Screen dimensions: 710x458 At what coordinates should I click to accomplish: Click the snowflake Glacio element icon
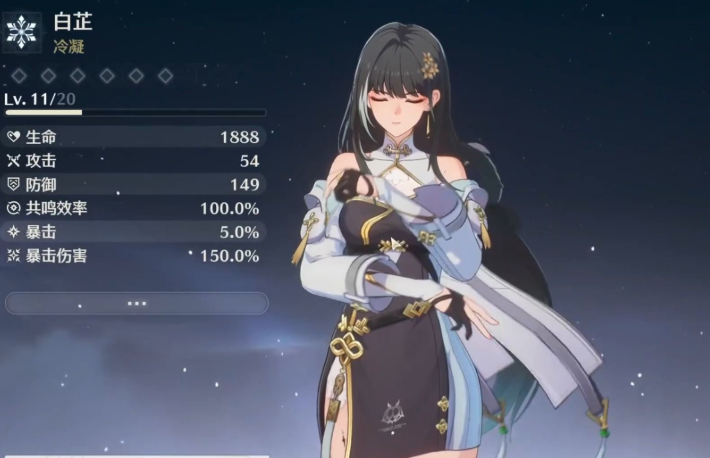[x=21, y=31]
